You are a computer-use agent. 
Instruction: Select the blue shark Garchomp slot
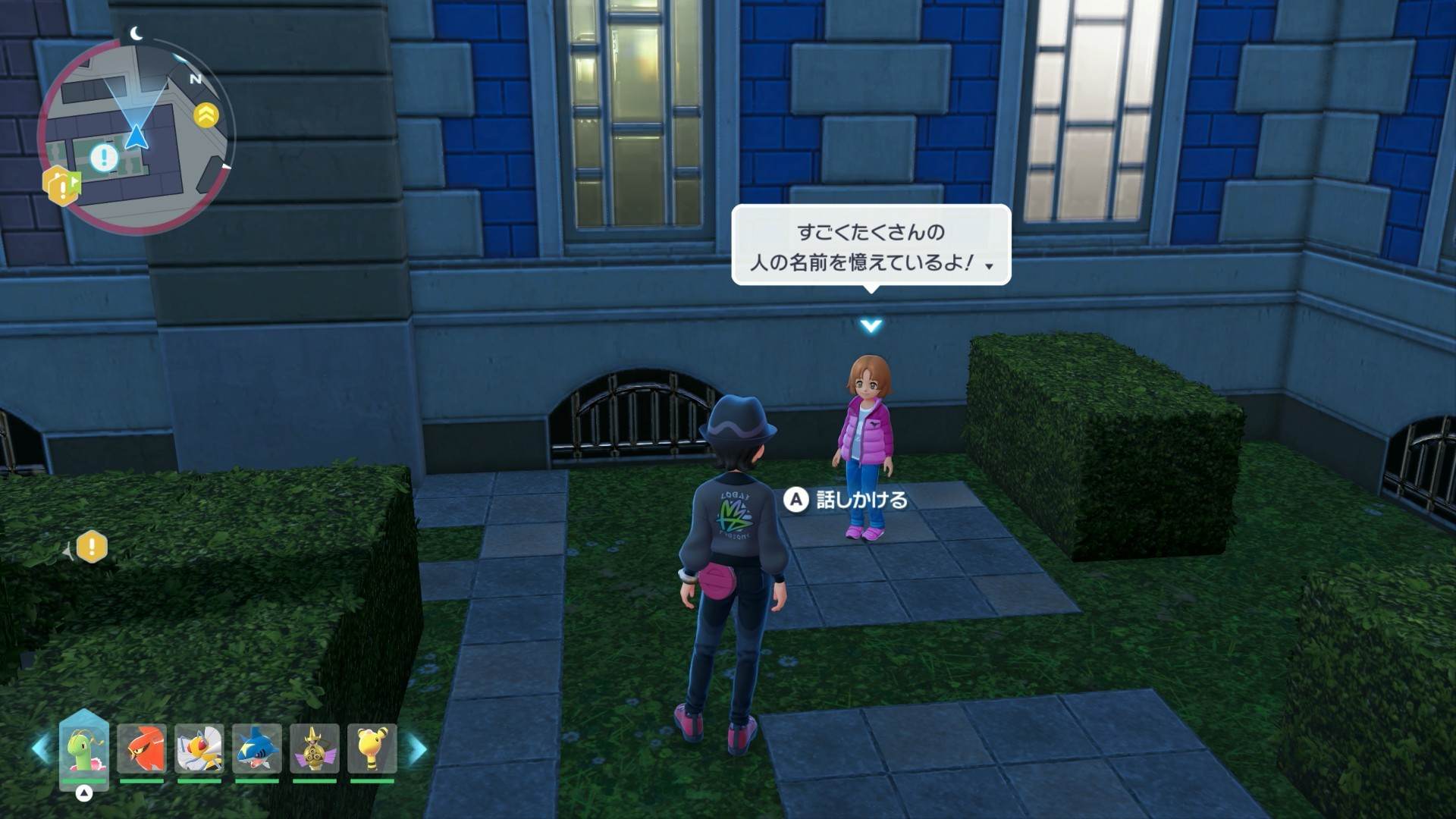coord(256,749)
